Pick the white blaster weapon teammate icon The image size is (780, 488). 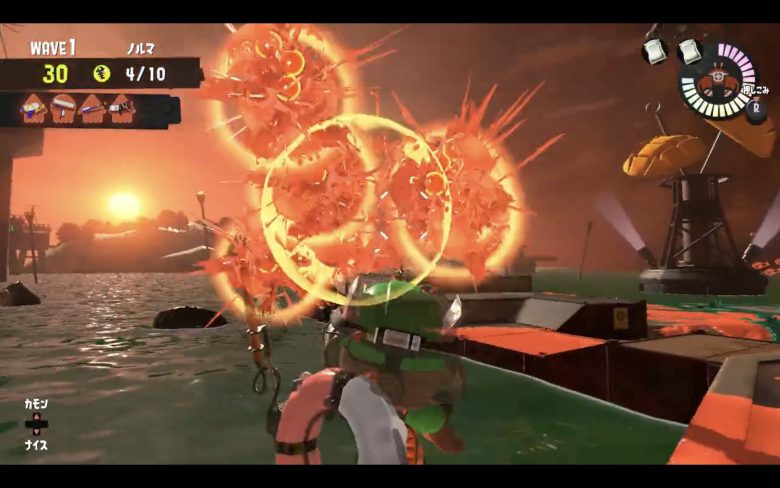tap(122, 107)
